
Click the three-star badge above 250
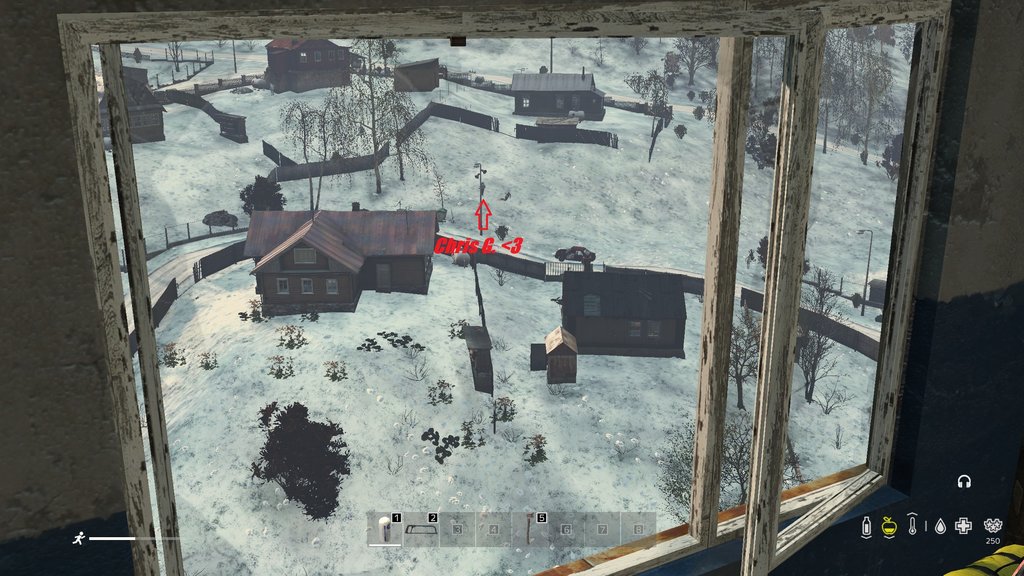(x=992, y=524)
